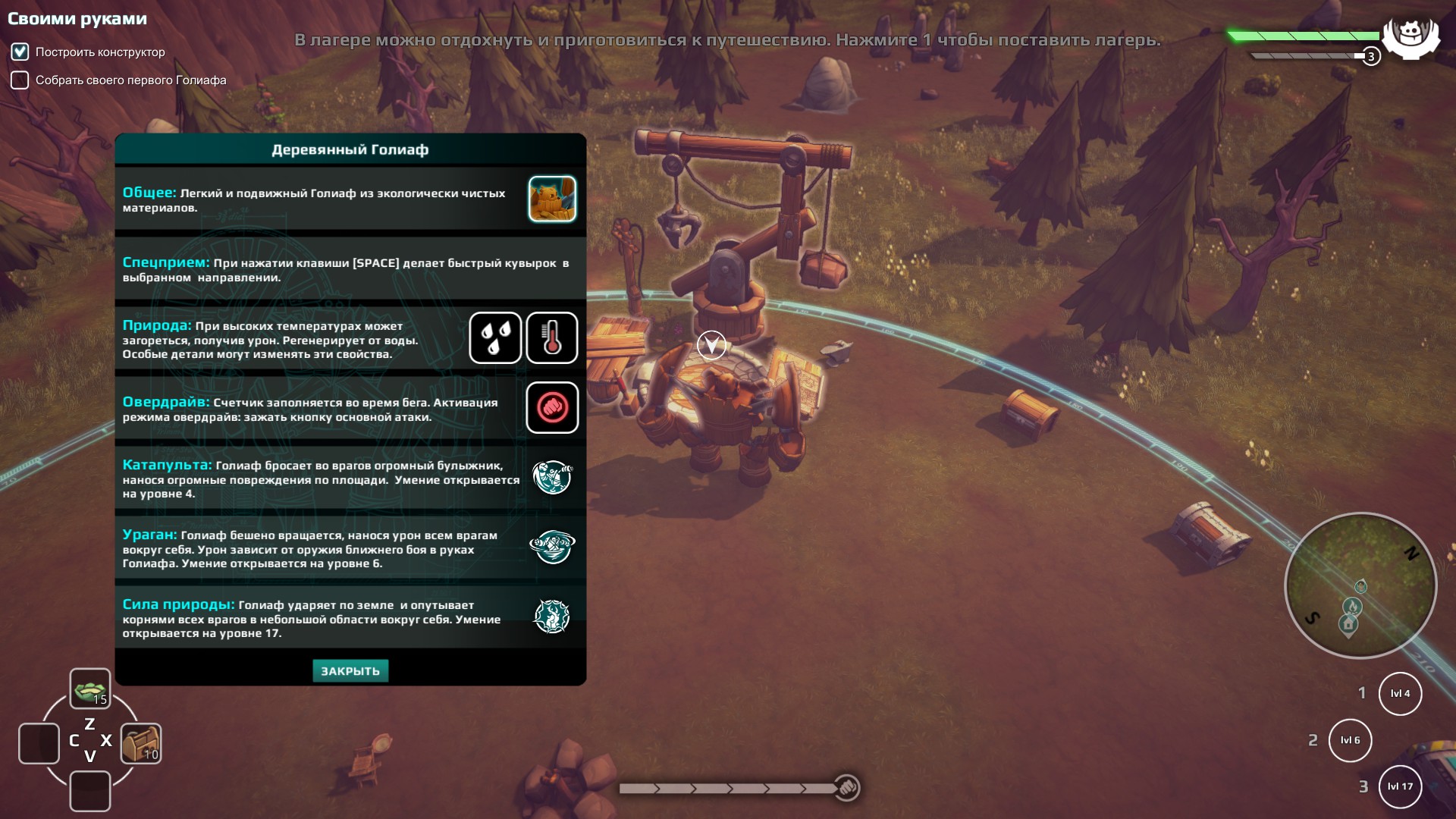
Task: Select the Сила природы ability icon
Action: [x=552, y=617]
